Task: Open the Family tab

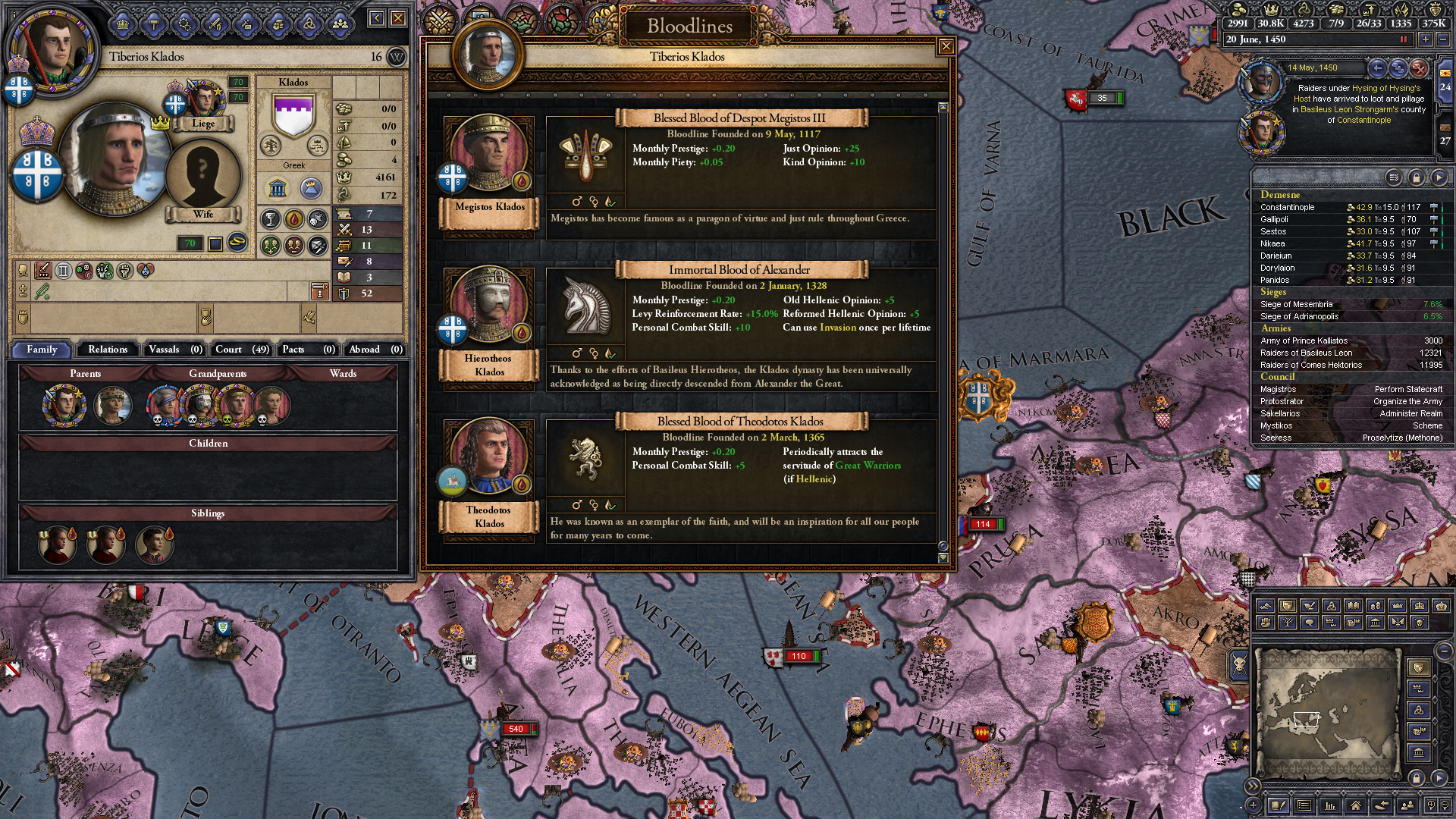Action: 42,350
